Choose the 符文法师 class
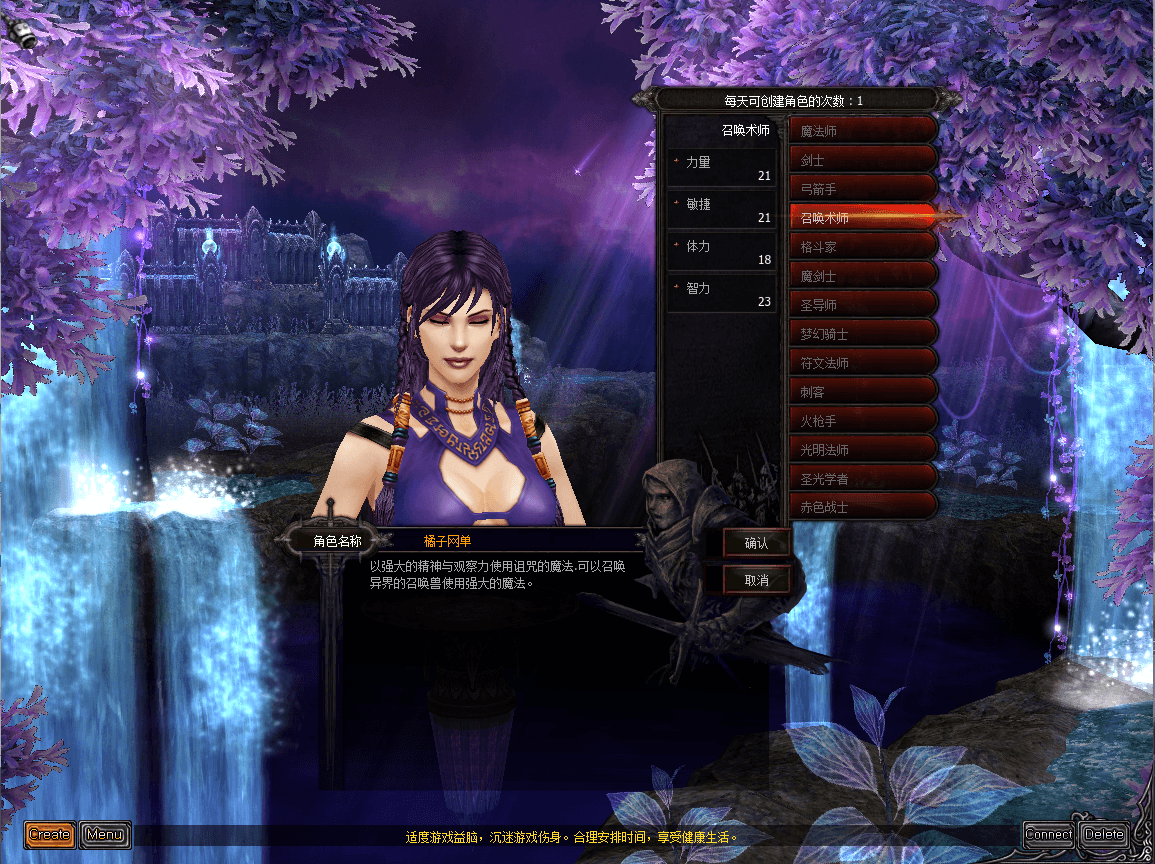The height and width of the screenshot is (864, 1155). 862,362
